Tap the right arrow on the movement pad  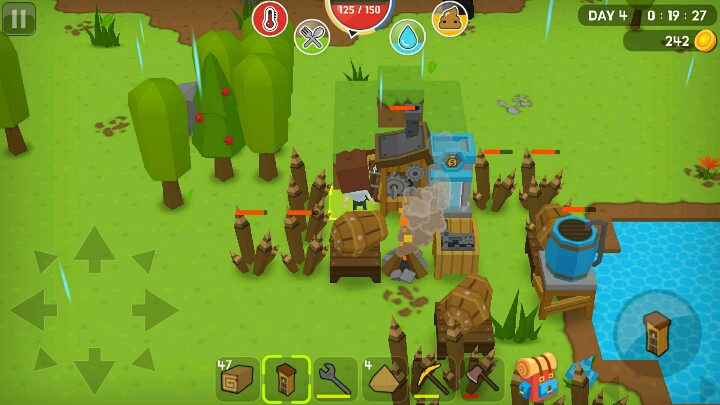[155, 310]
